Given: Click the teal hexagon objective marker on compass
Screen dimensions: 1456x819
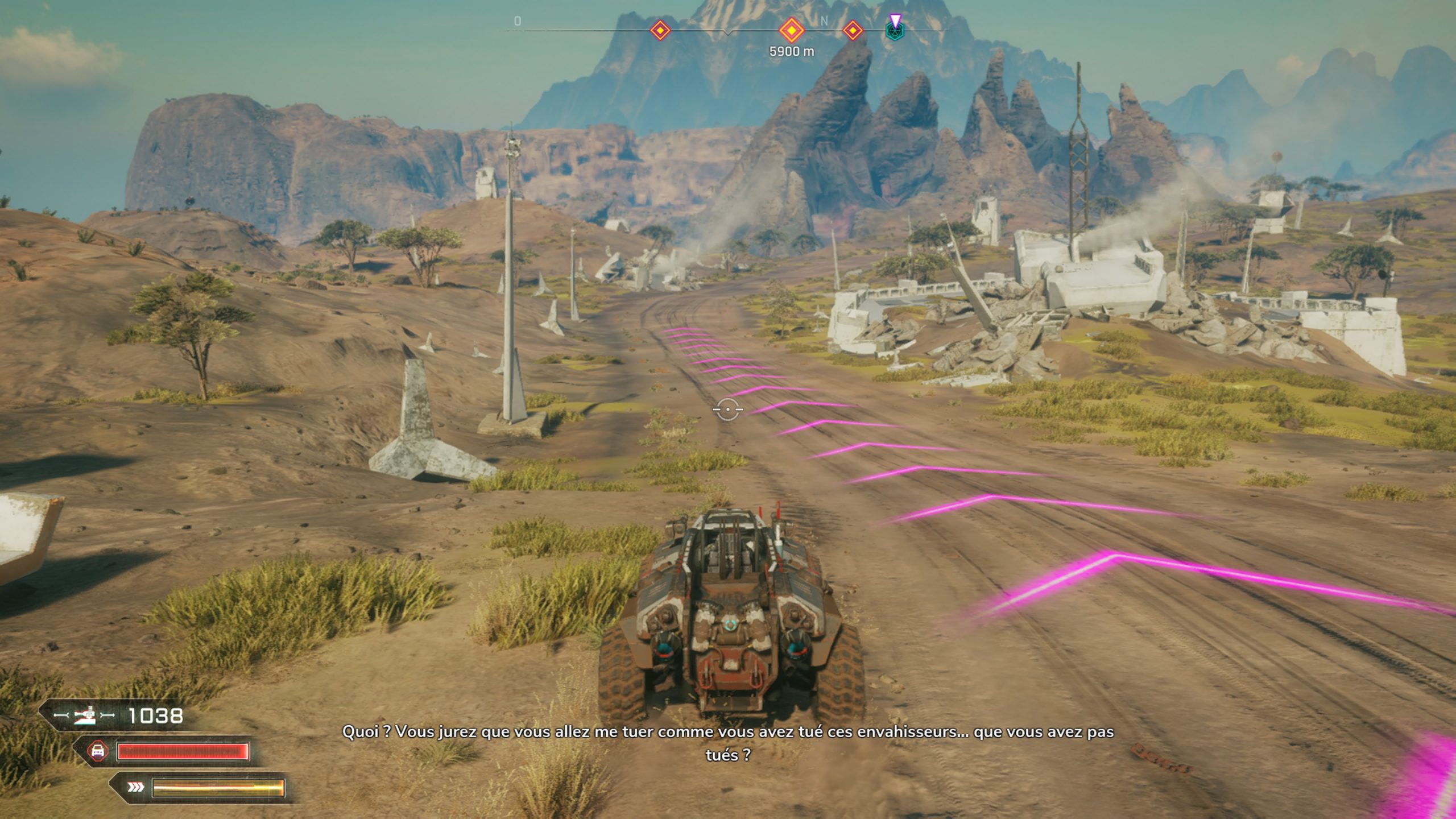Looking at the screenshot, I should [895, 31].
